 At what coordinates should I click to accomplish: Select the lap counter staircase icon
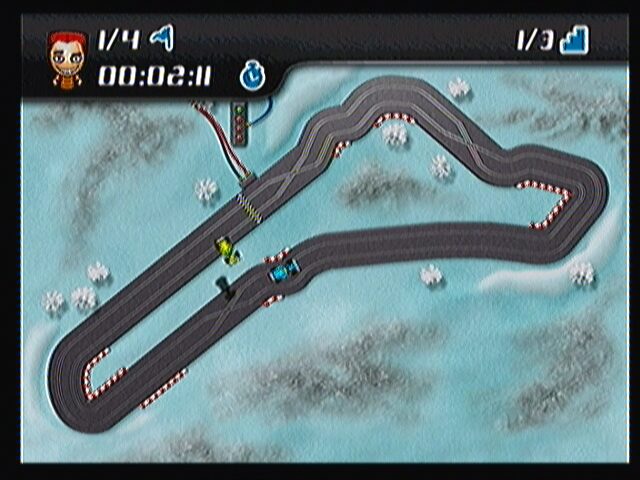pyautogui.click(x=574, y=40)
